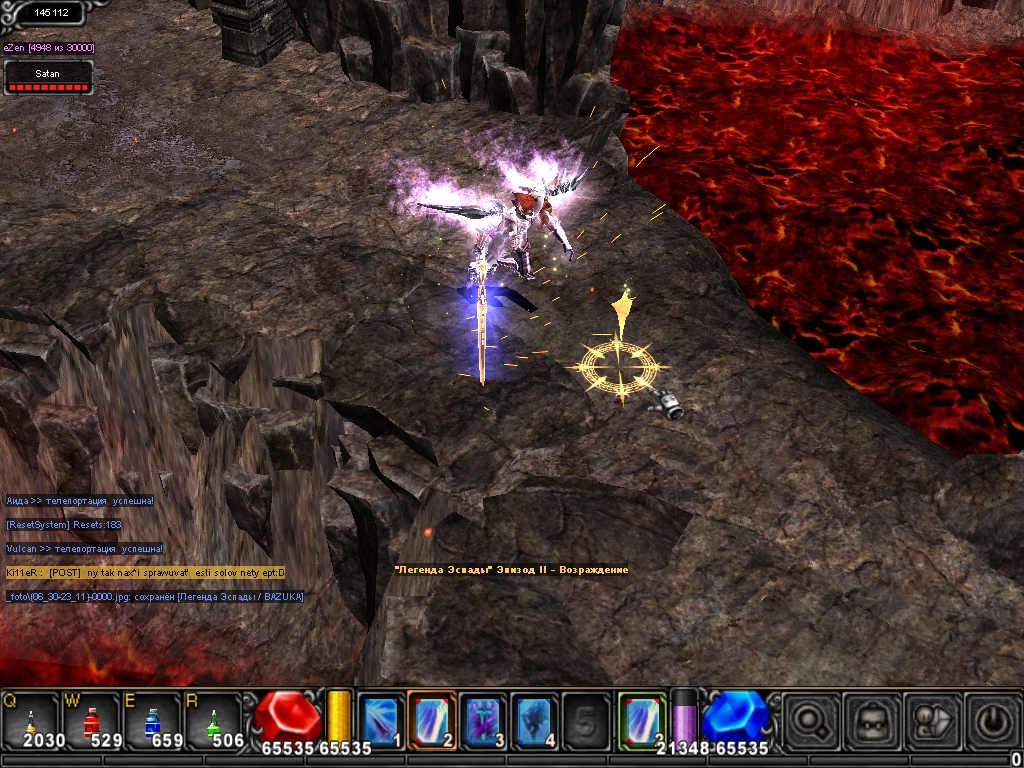Screen dimensions: 1024x768
Task: Open the system menu power button
Action: tap(992, 719)
